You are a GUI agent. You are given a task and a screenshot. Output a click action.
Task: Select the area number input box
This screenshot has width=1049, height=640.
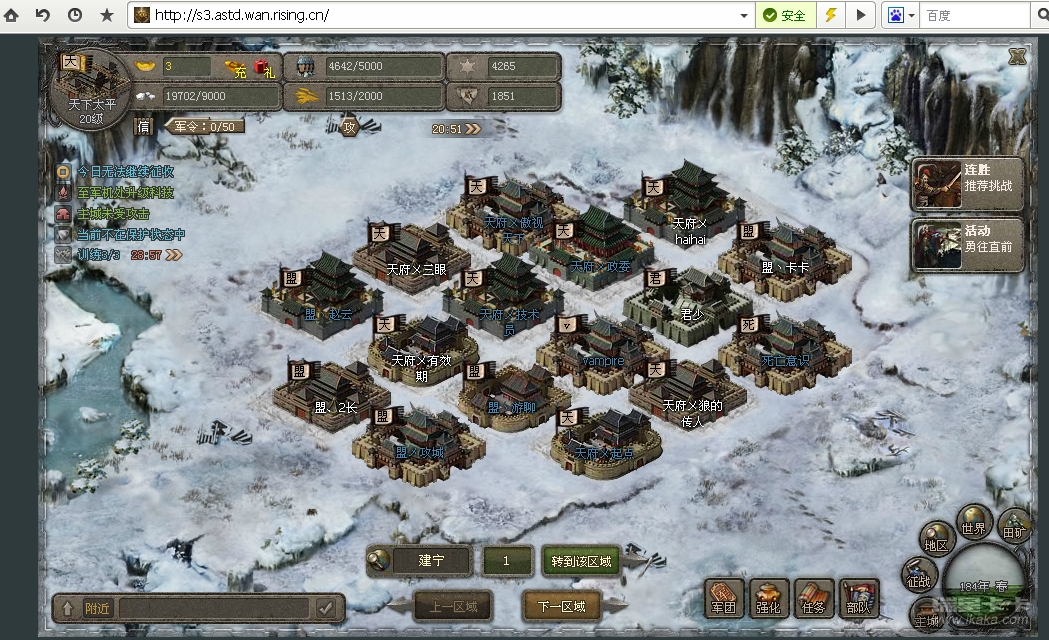click(506, 561)
